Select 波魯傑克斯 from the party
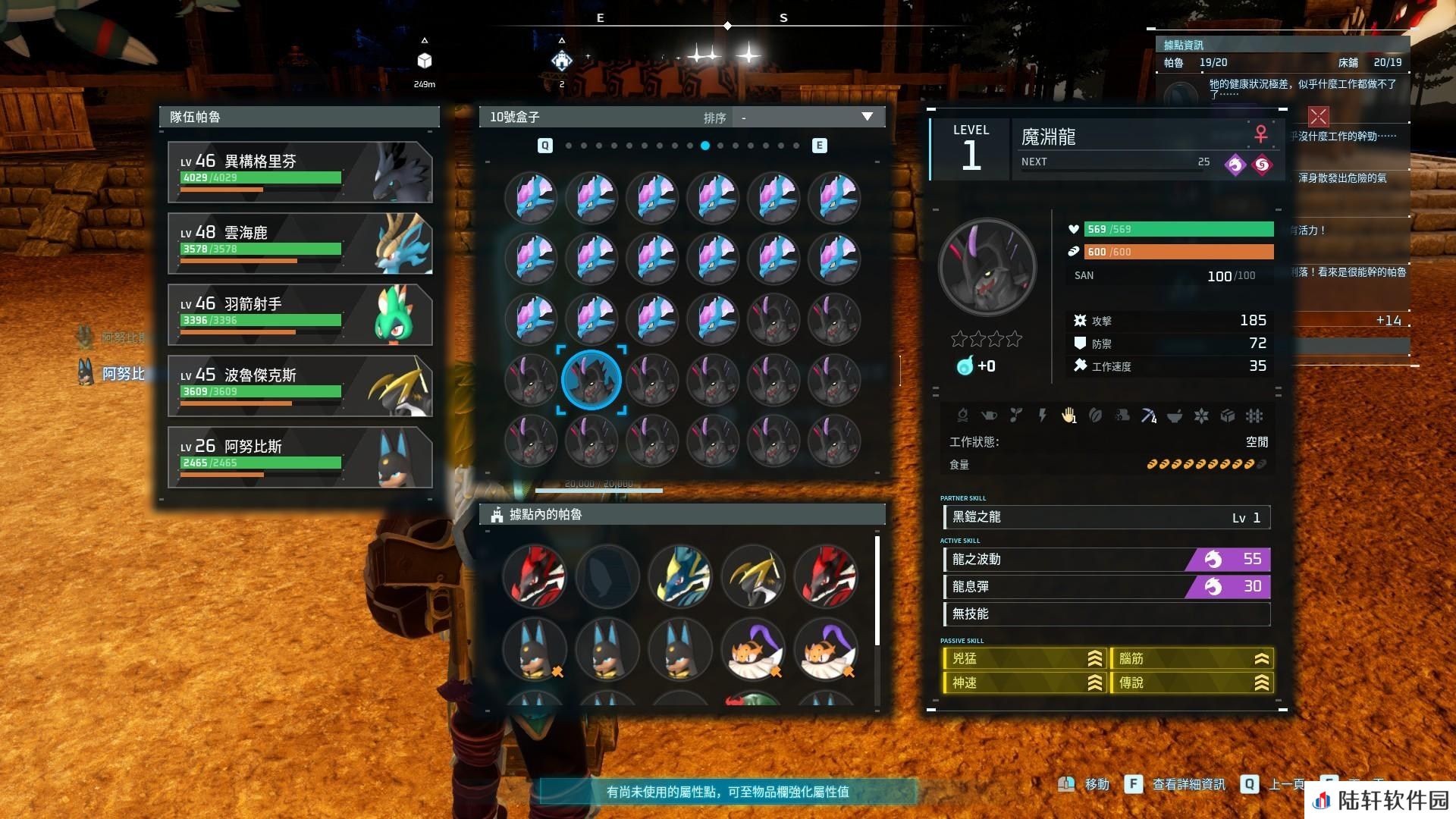Image resolution: width=1456 pixels, height=819 pixels. pyautogui.click(x=300, y=386)
